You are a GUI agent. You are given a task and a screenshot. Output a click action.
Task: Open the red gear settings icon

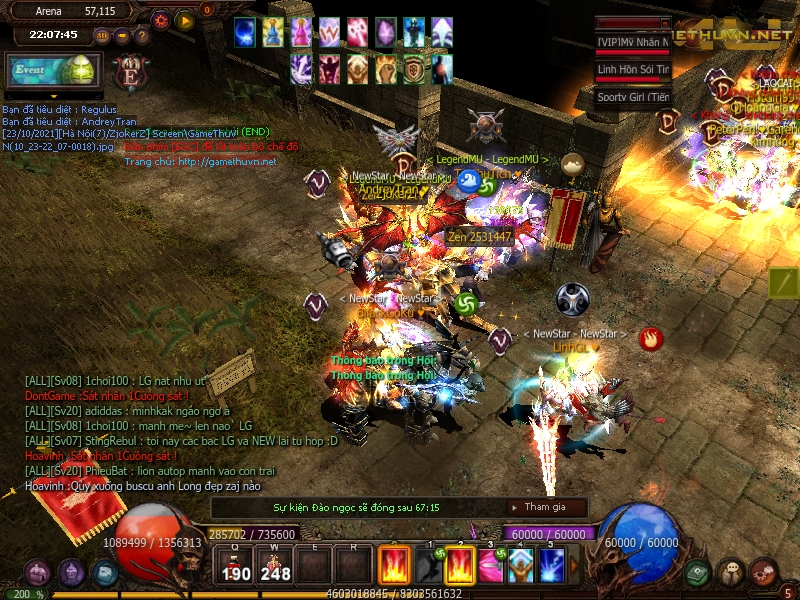pos(764,573)
